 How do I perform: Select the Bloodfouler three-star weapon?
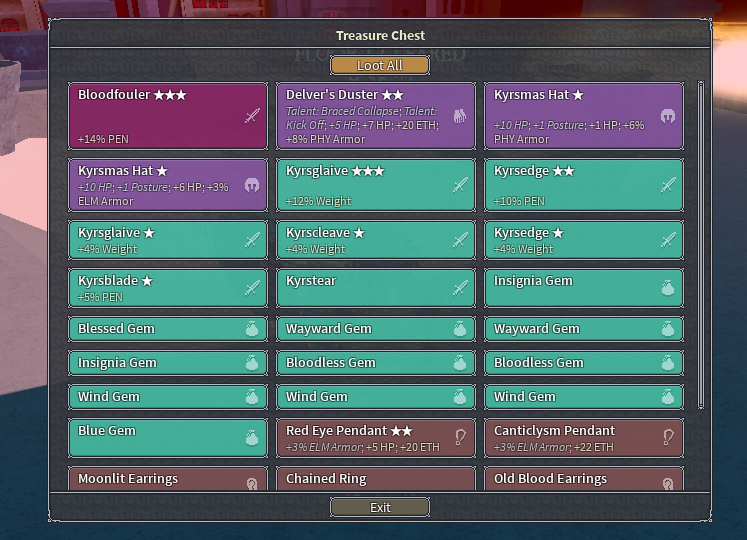168,116
